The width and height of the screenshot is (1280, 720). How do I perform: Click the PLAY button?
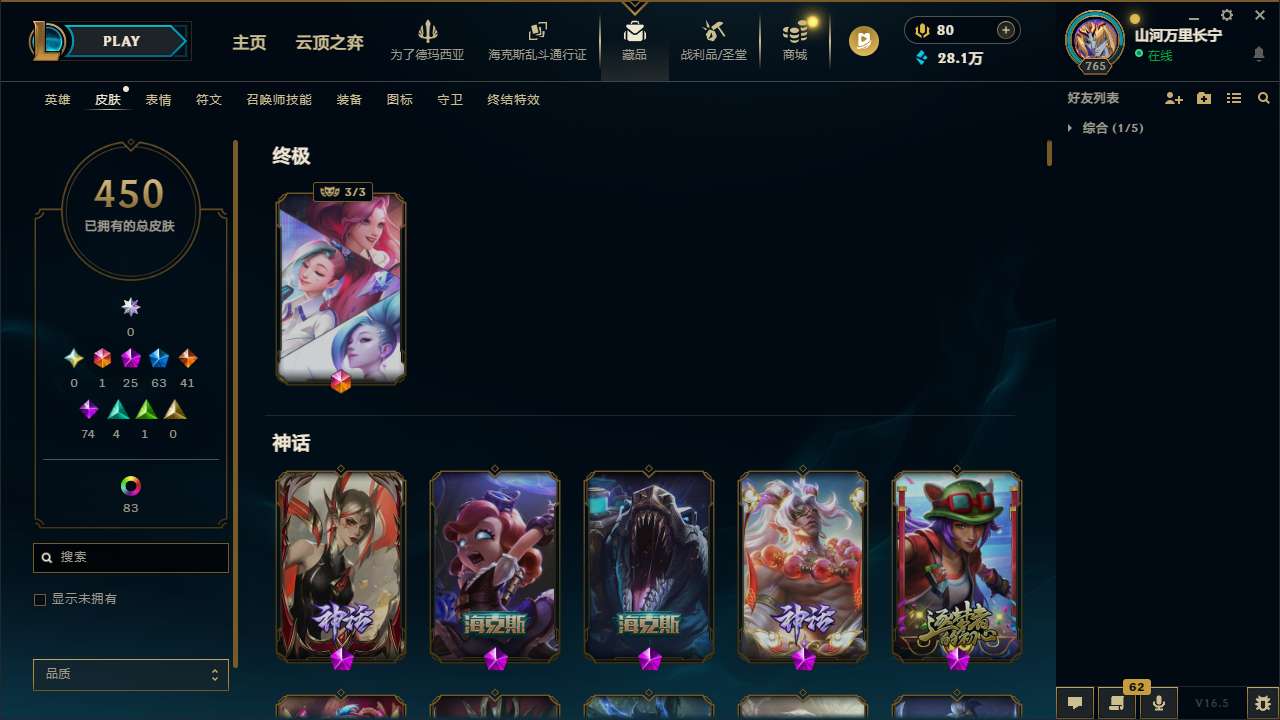pos(121,41)
